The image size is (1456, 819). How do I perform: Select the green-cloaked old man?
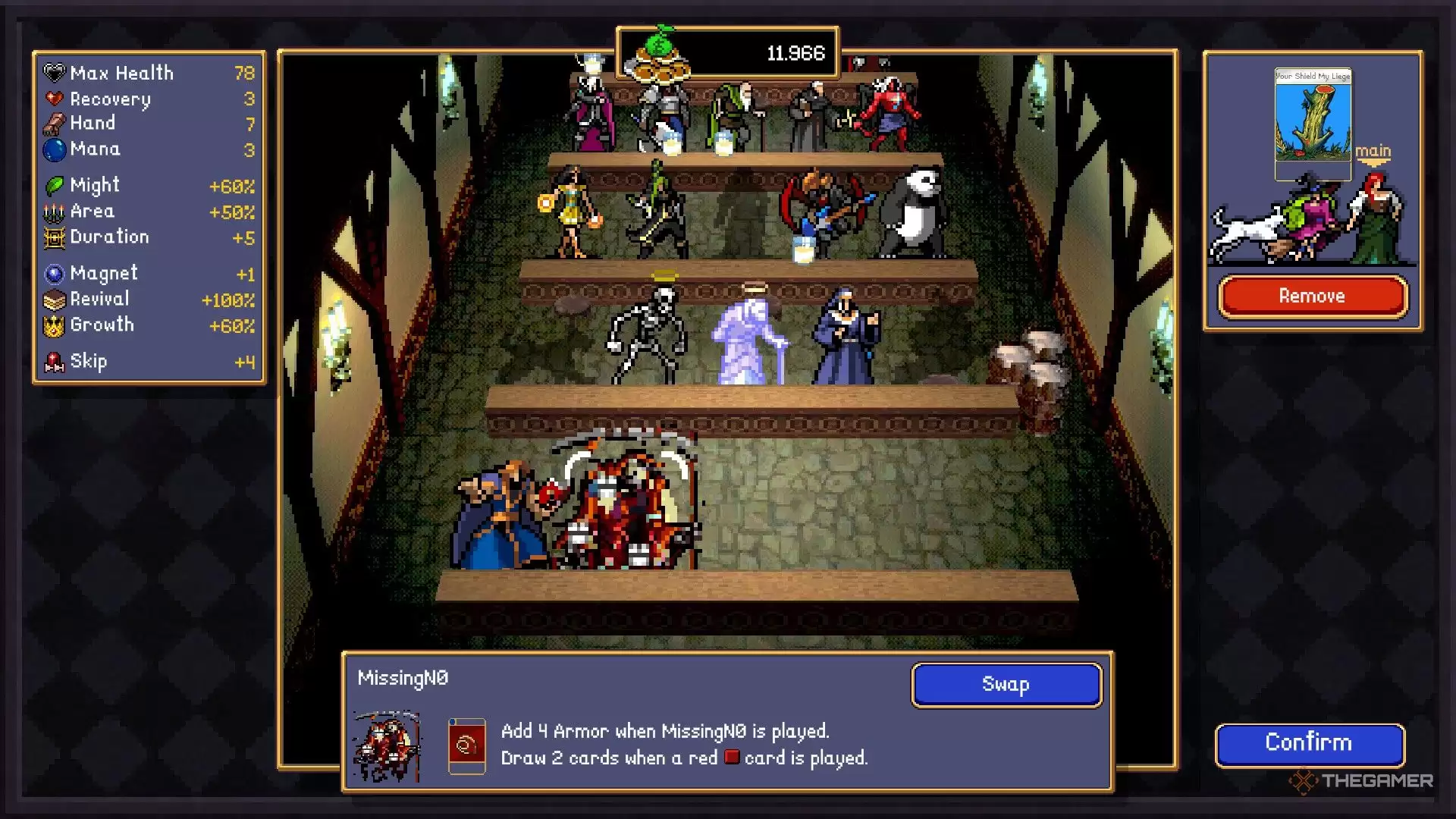tap(734, 115)
